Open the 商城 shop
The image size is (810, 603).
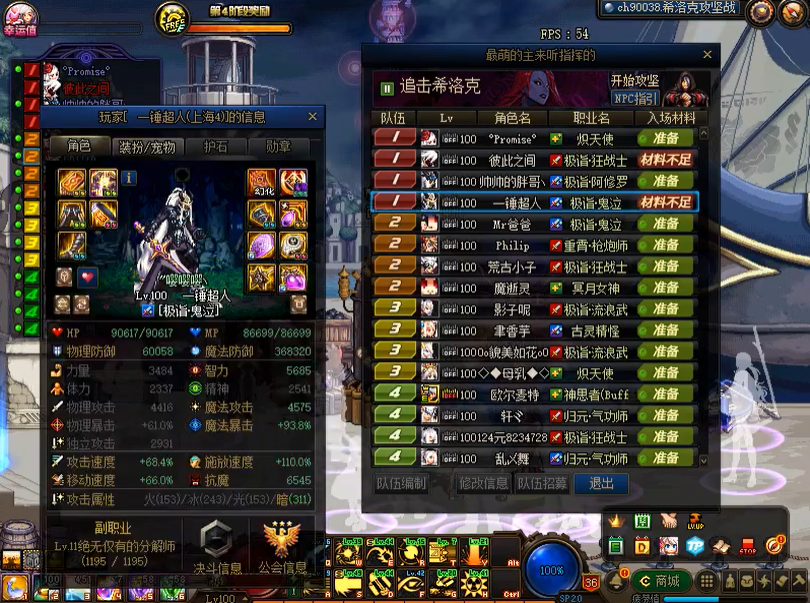659,580
